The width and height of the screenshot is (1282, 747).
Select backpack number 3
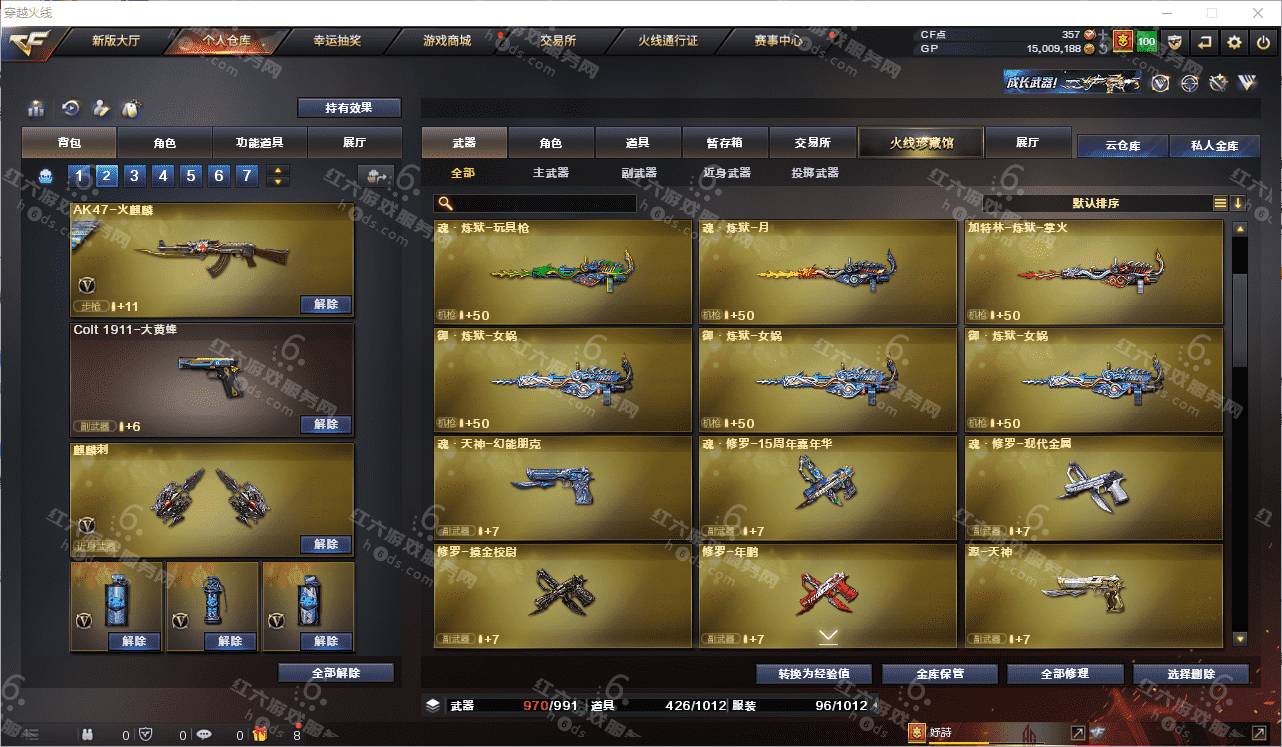tap(134, 176)
